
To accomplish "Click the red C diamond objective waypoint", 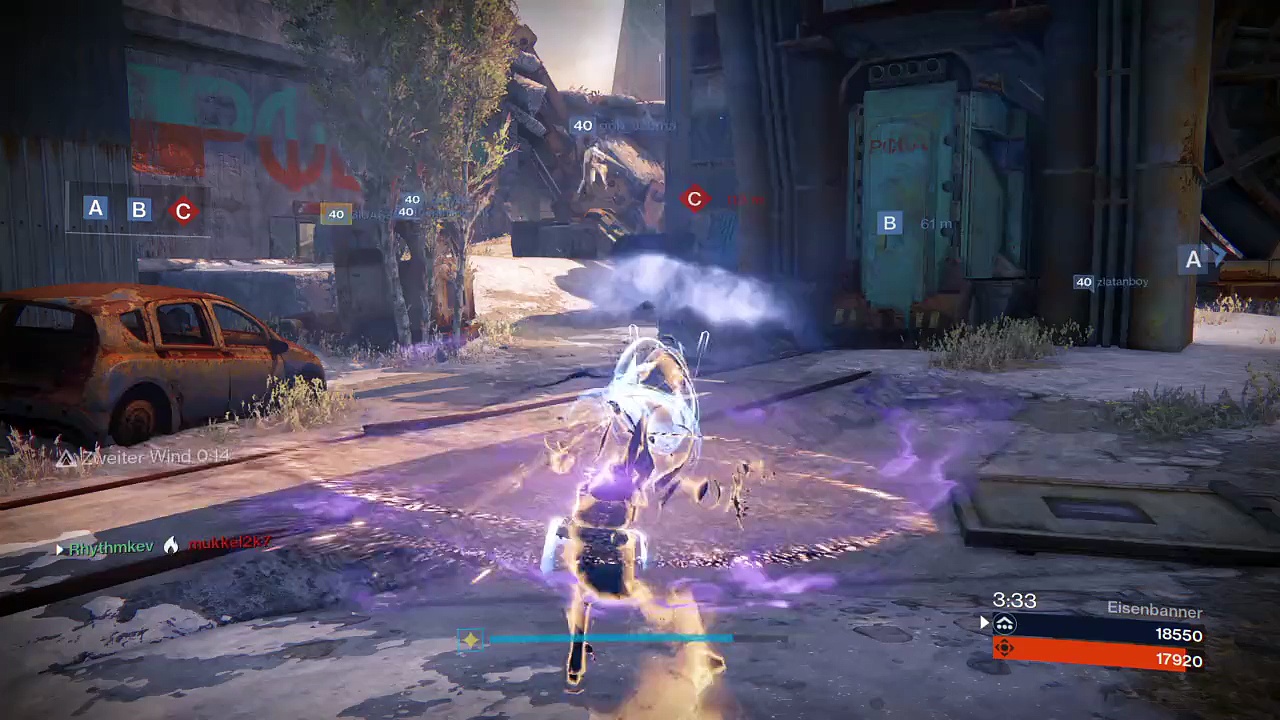I will [x=695, y=199].
